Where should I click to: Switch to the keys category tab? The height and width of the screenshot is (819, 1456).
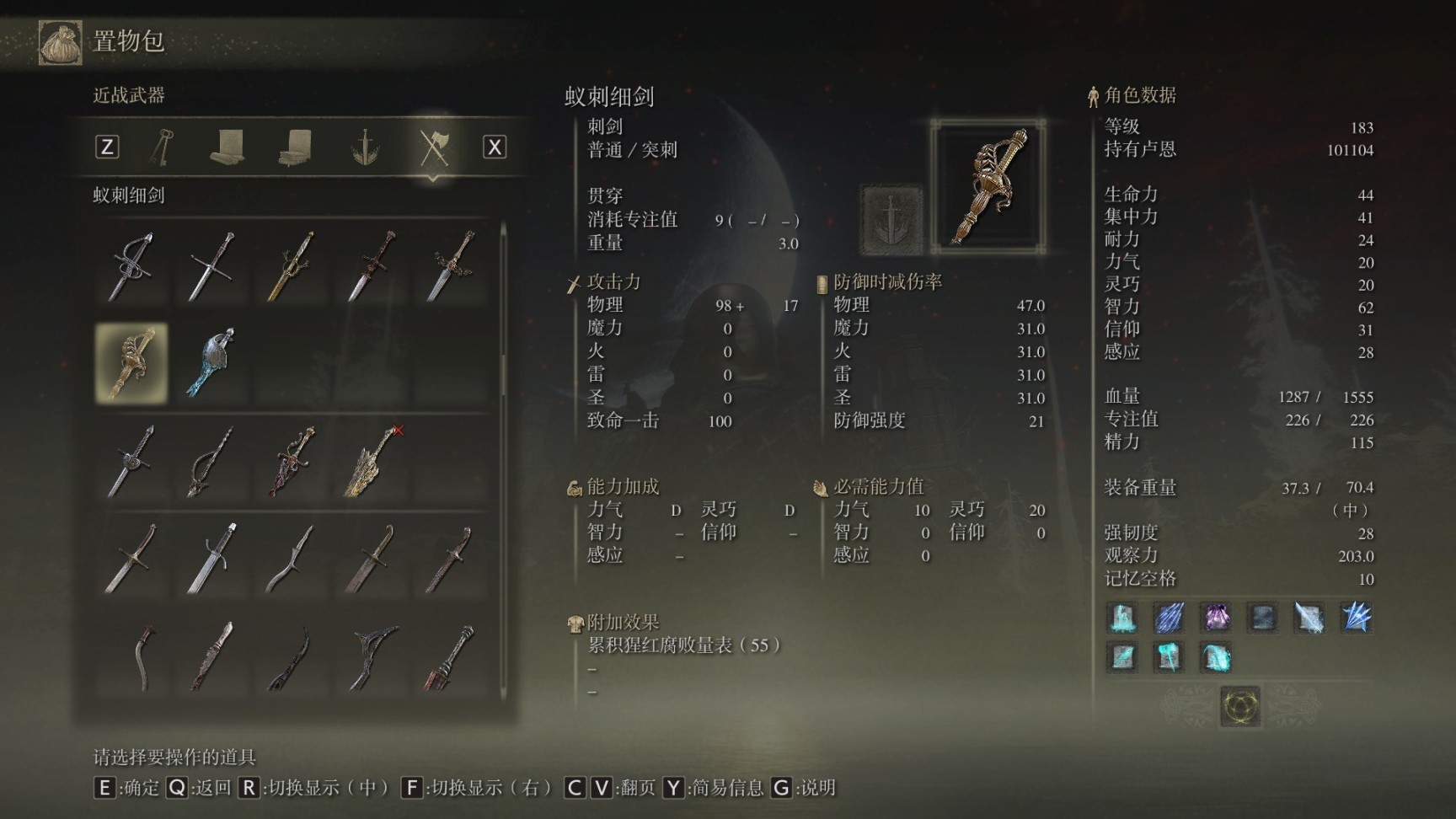click(162, 147)
